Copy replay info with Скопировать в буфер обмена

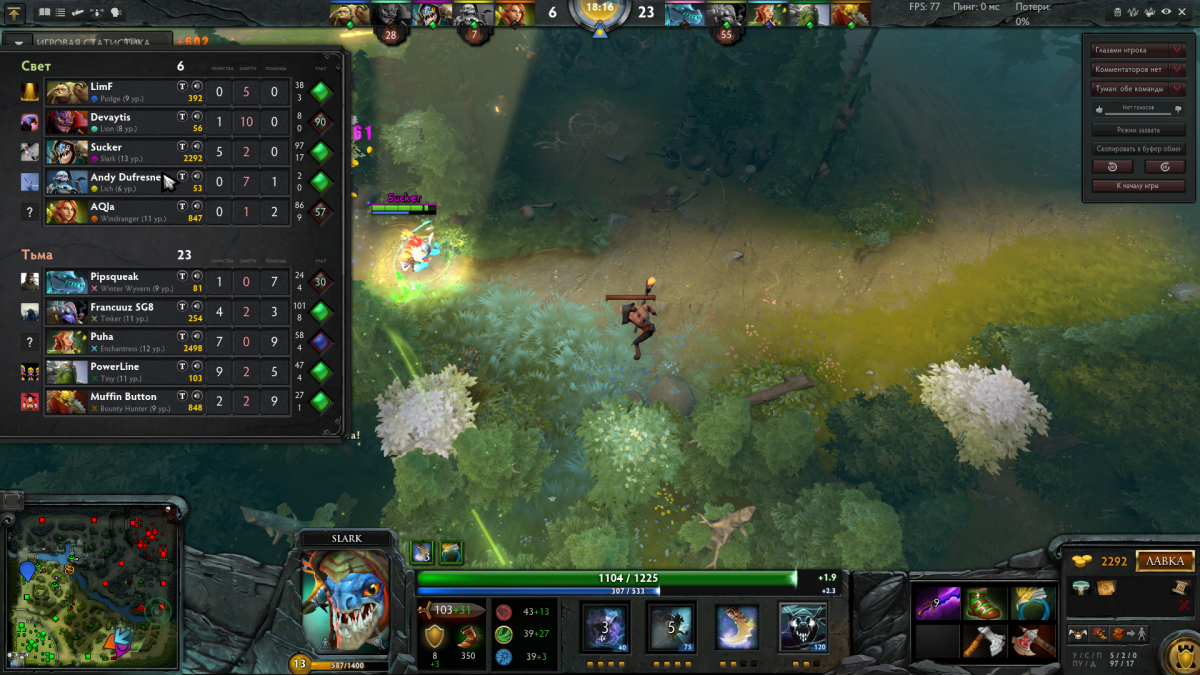(x=1138, y=148)
